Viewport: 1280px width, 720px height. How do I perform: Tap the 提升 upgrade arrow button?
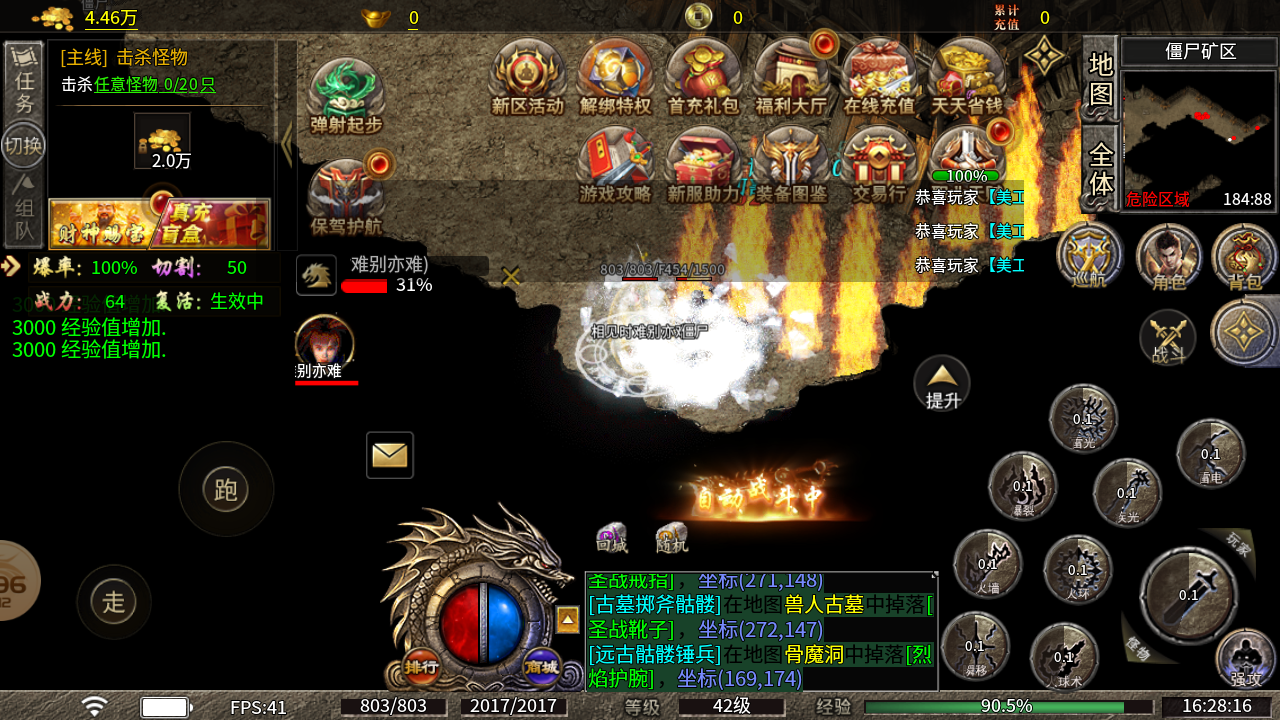click(942, 382)
